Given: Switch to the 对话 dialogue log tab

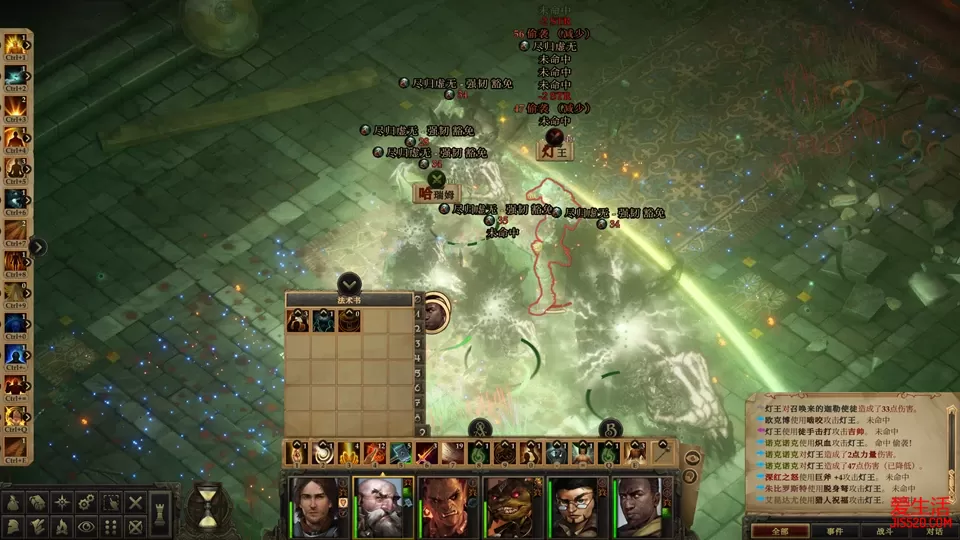Looking at the screenshot, I should (x=935, y=531).
